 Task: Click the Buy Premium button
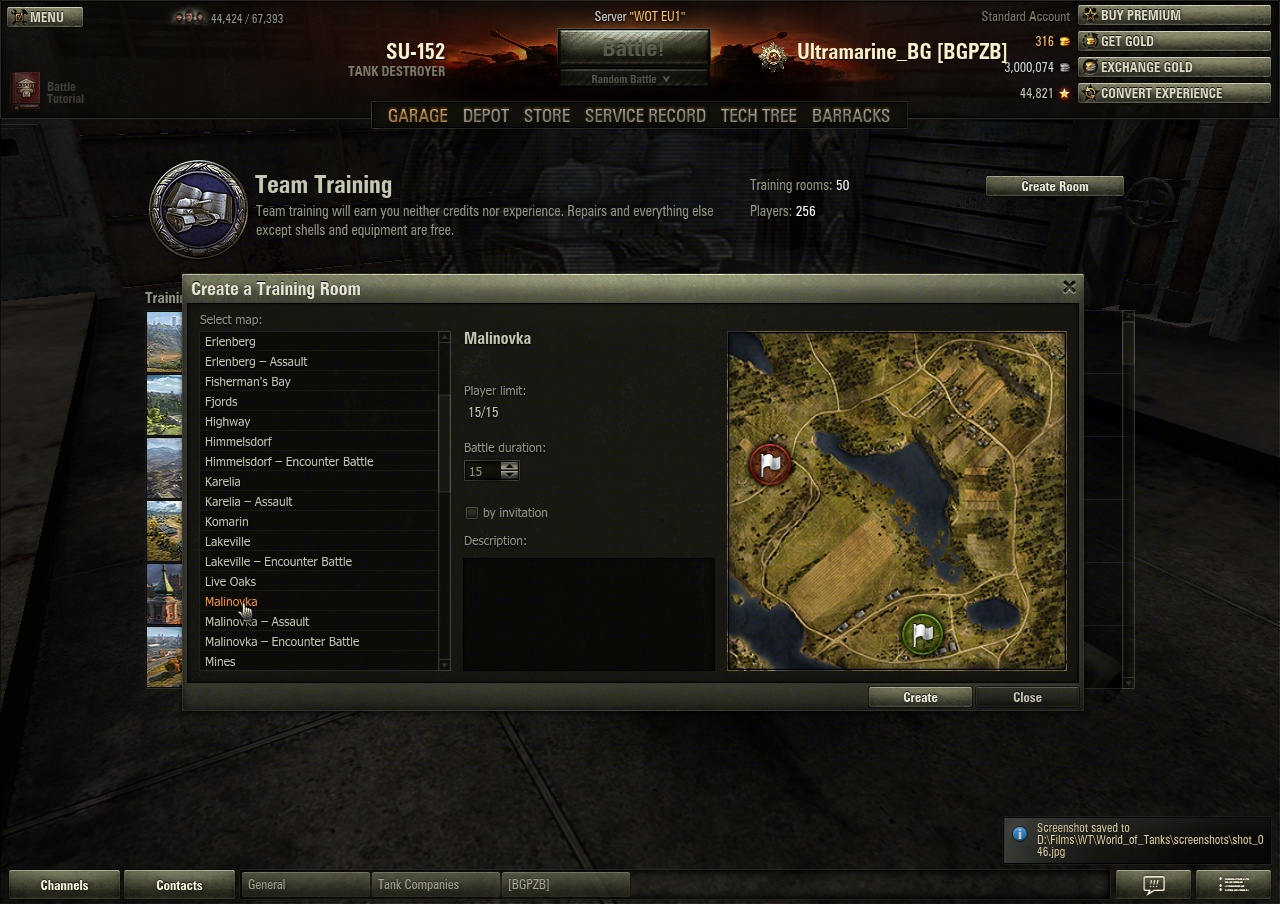tap(1174, 15)
